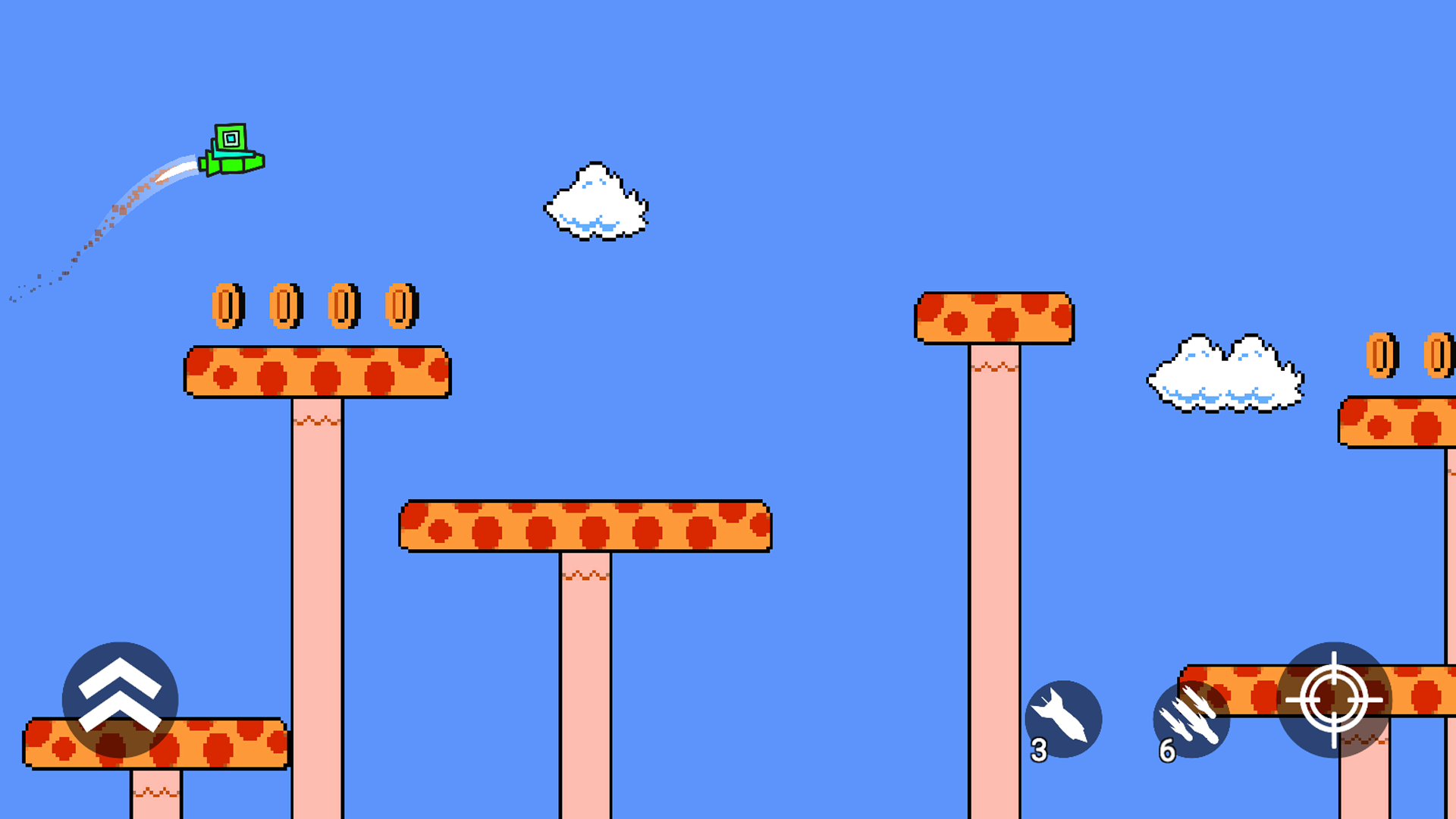1456x819 pixels.
Task: Click the small platform atop the tall pillar
Action: click(x=994, y=317)
